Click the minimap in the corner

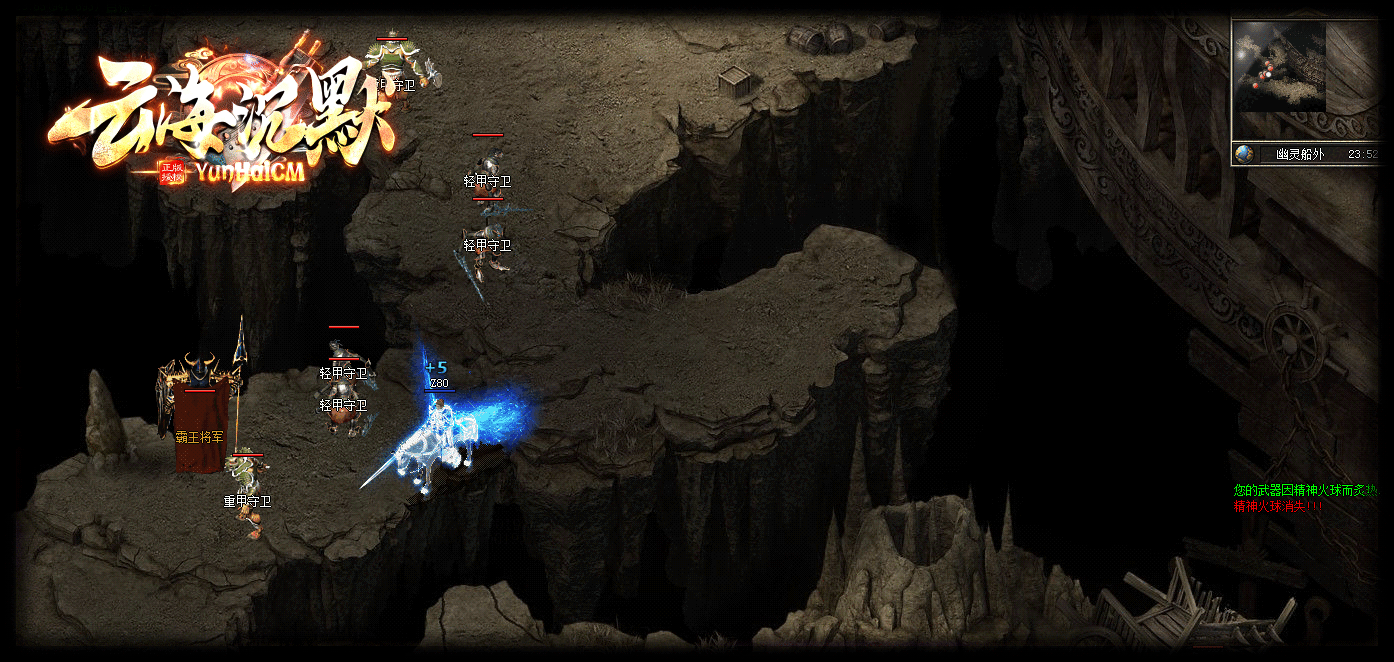pyautogui.click(x=1279, y=67)
